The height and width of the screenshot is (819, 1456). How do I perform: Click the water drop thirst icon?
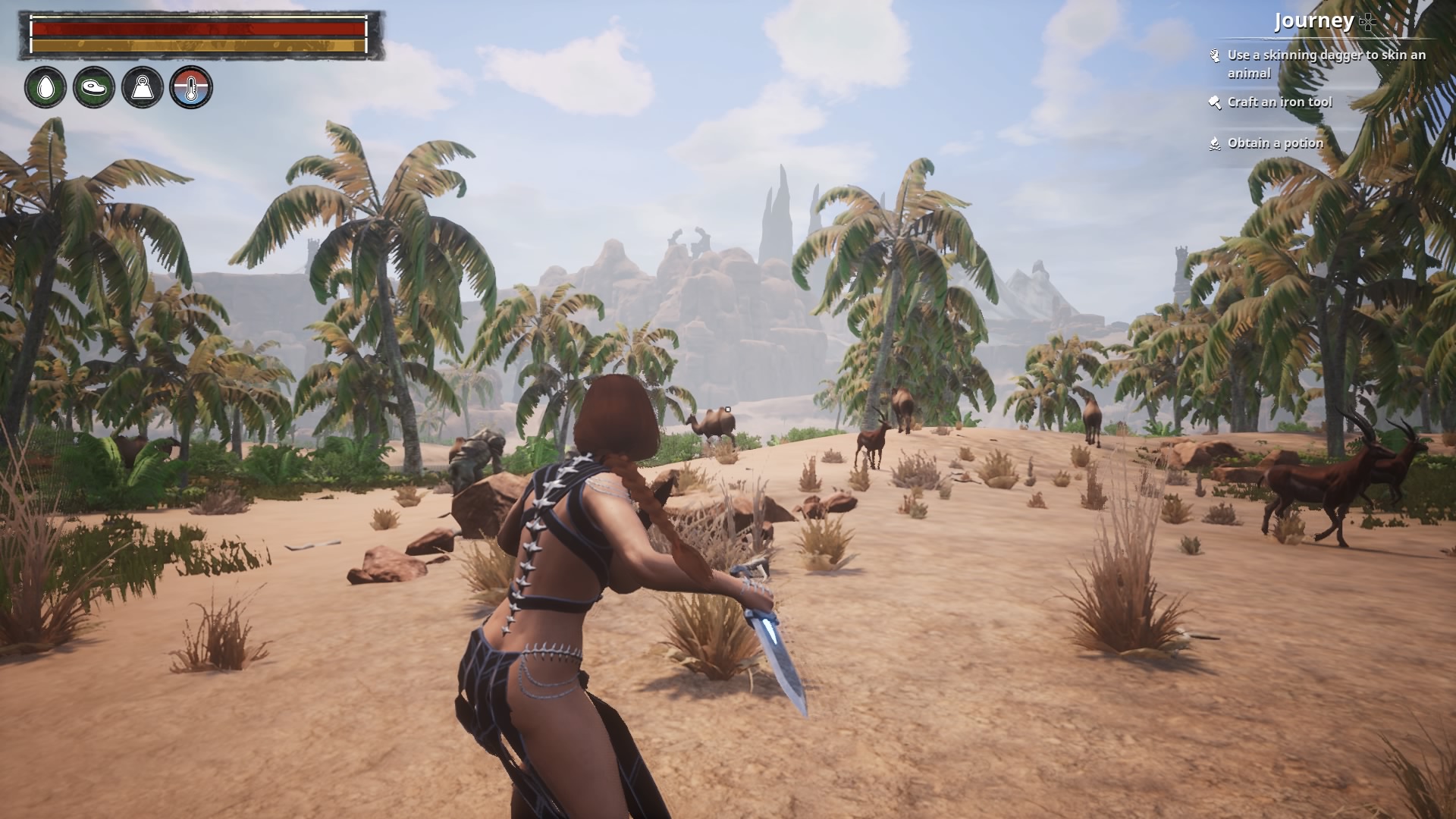pos(45,87)
